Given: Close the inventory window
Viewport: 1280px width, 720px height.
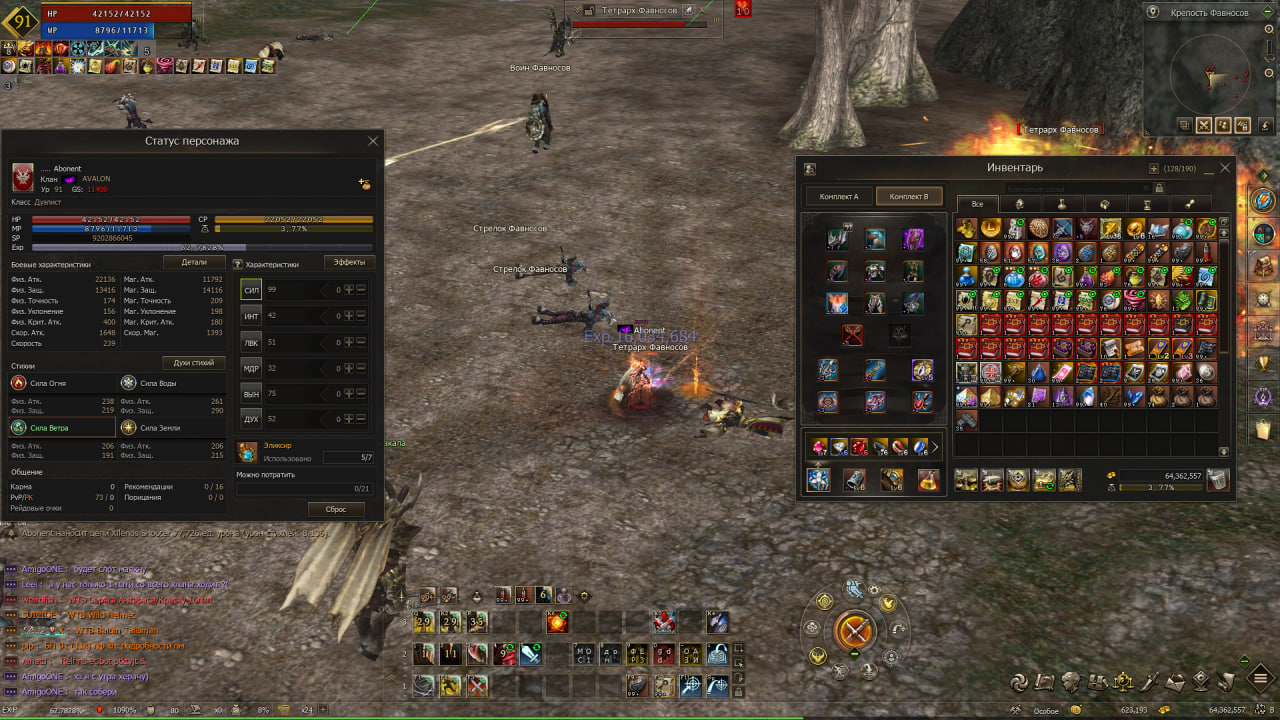Looking at the screenshot, I should (x=1225, y=169).
